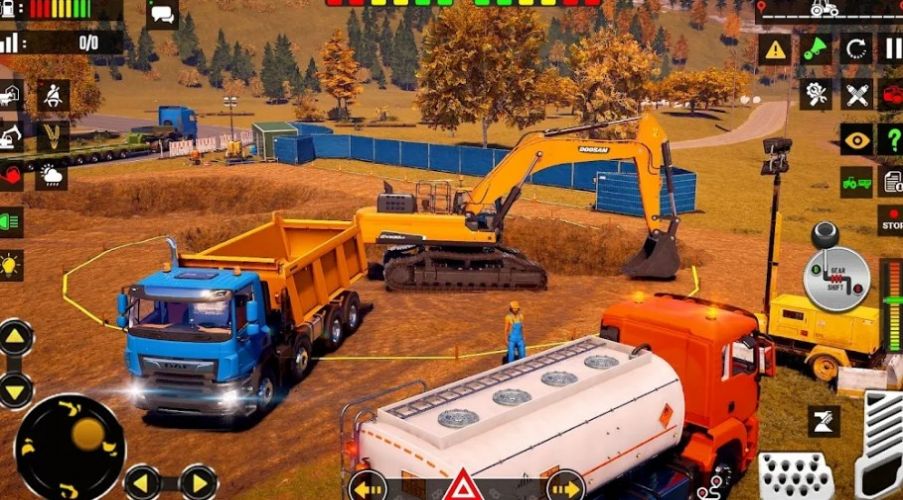
Task: Sound the green horn button
Action: [x=815, y=49]
